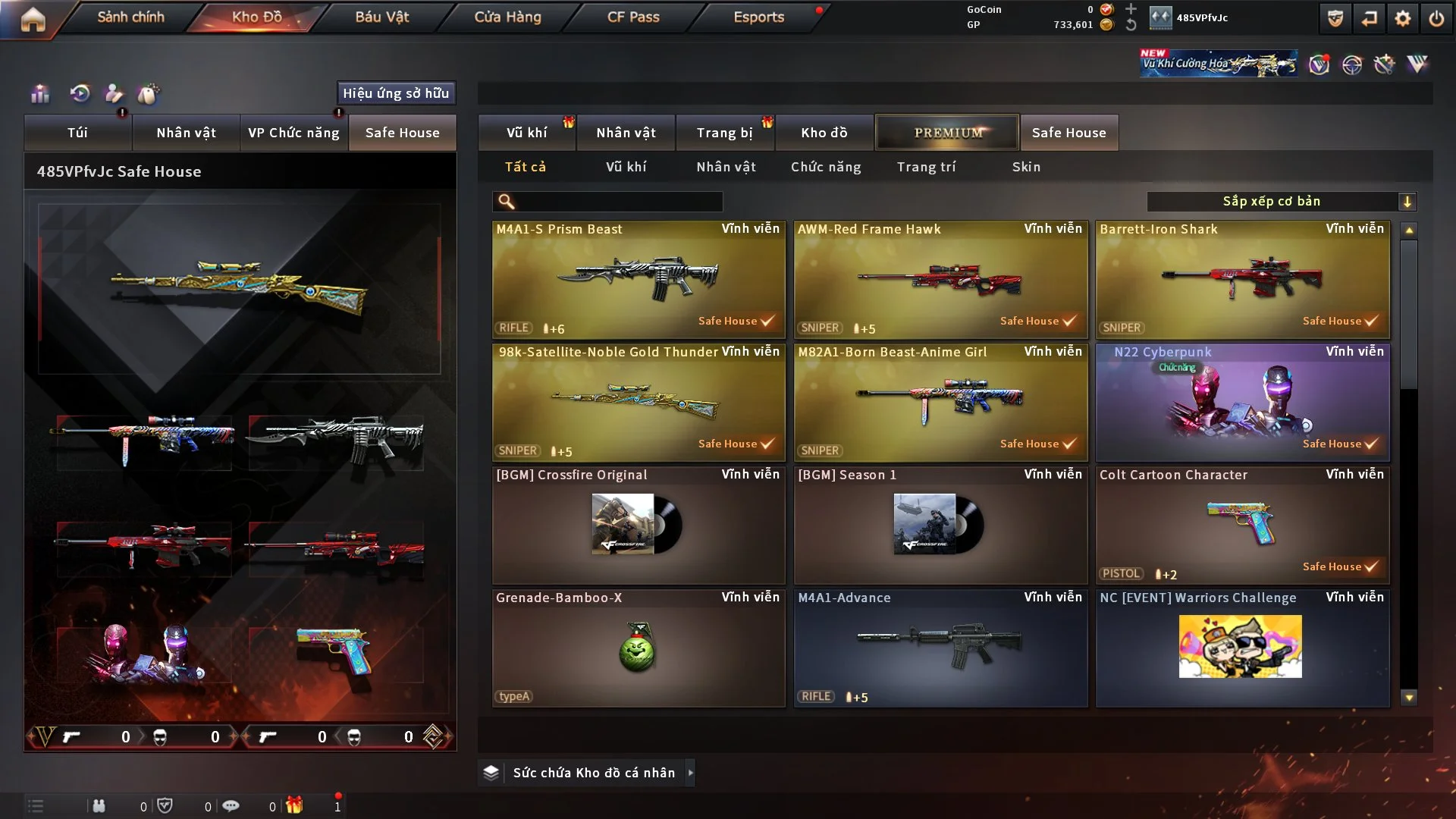Click the home icon button
The height and width of the screenshot is (819, 1456).
coord(33,18)
